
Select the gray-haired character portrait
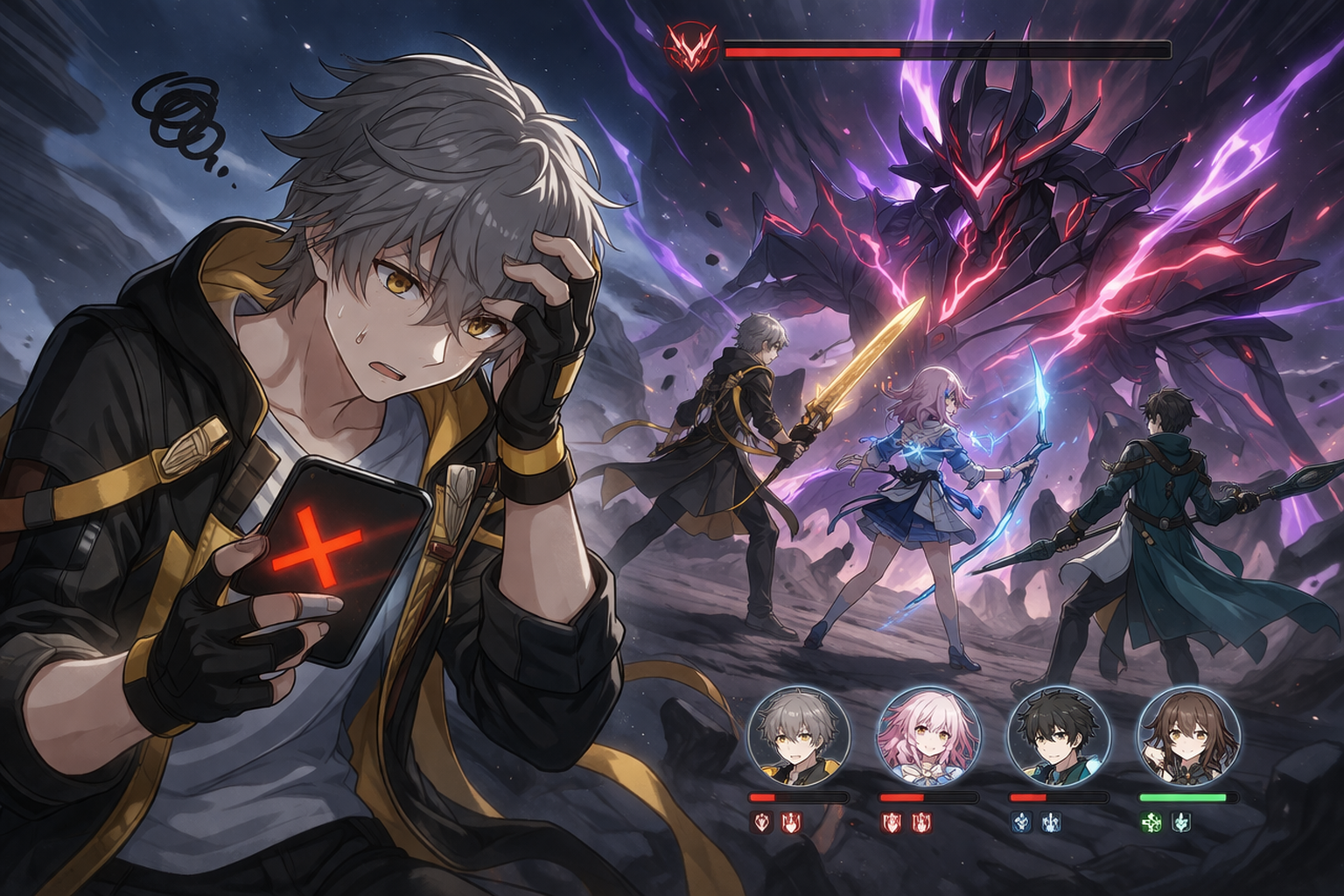click(799, 737)
